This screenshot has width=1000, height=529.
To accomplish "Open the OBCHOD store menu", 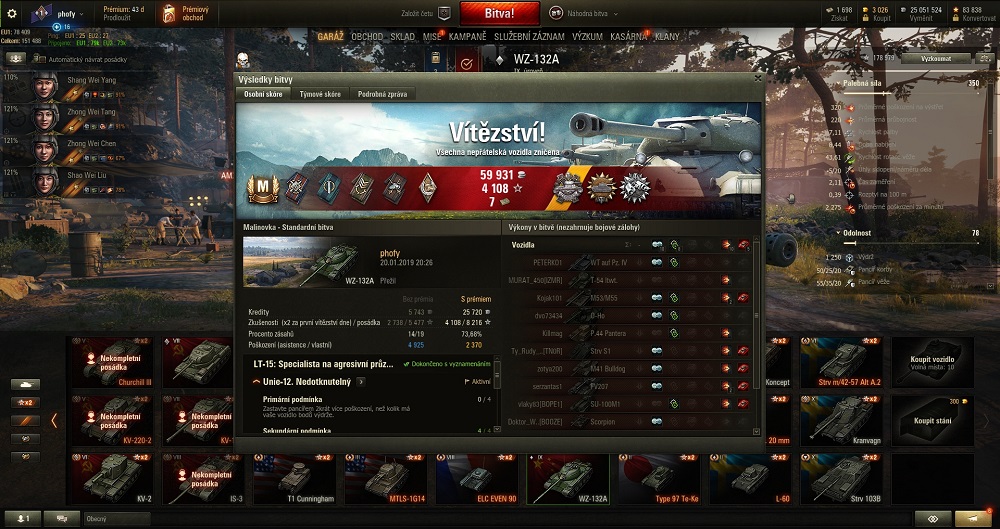I will click(367, 36).
